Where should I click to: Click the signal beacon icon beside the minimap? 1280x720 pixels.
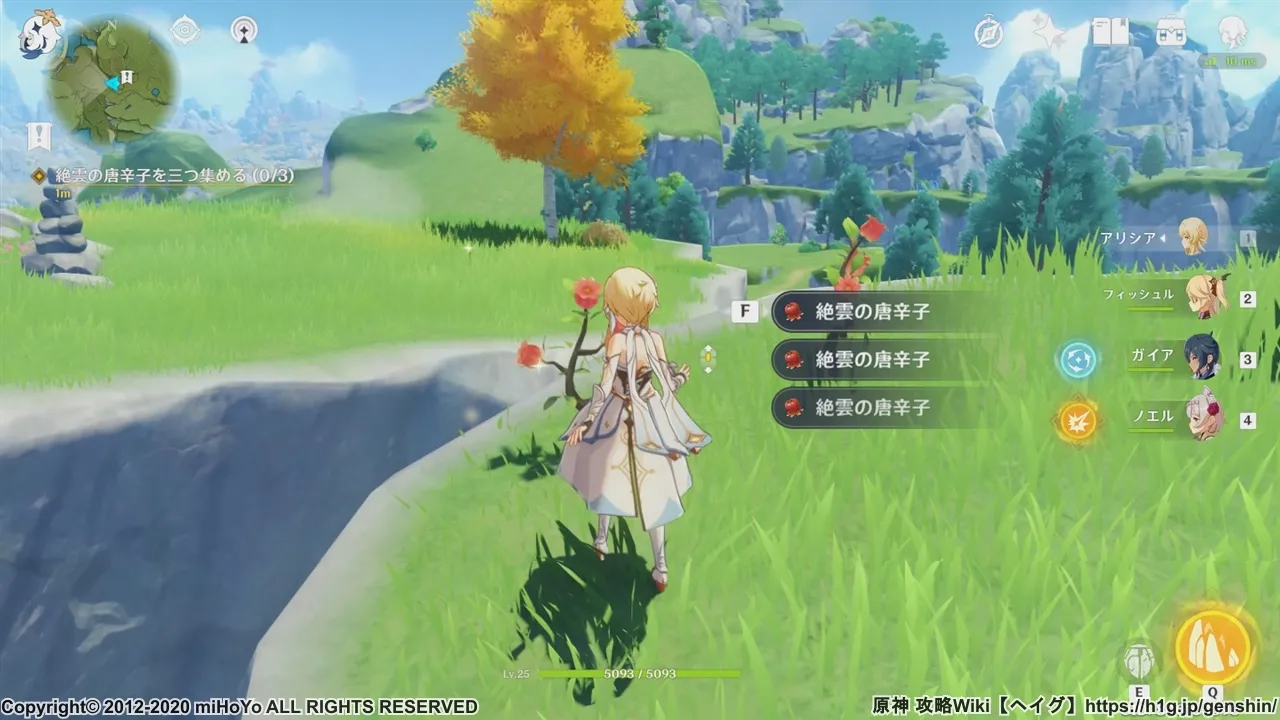[x=243, y=31]
